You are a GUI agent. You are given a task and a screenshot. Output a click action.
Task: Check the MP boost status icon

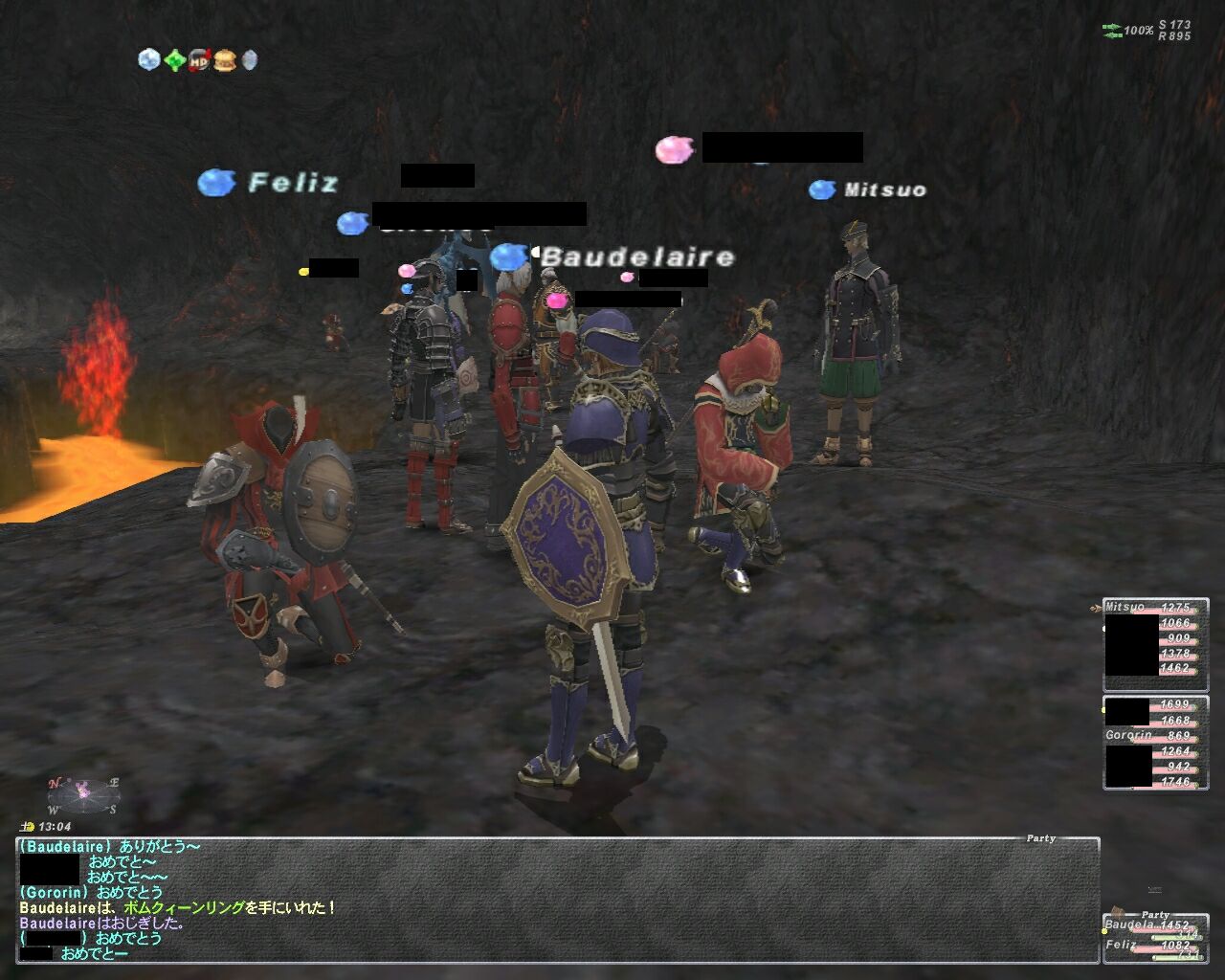[199, 60]
